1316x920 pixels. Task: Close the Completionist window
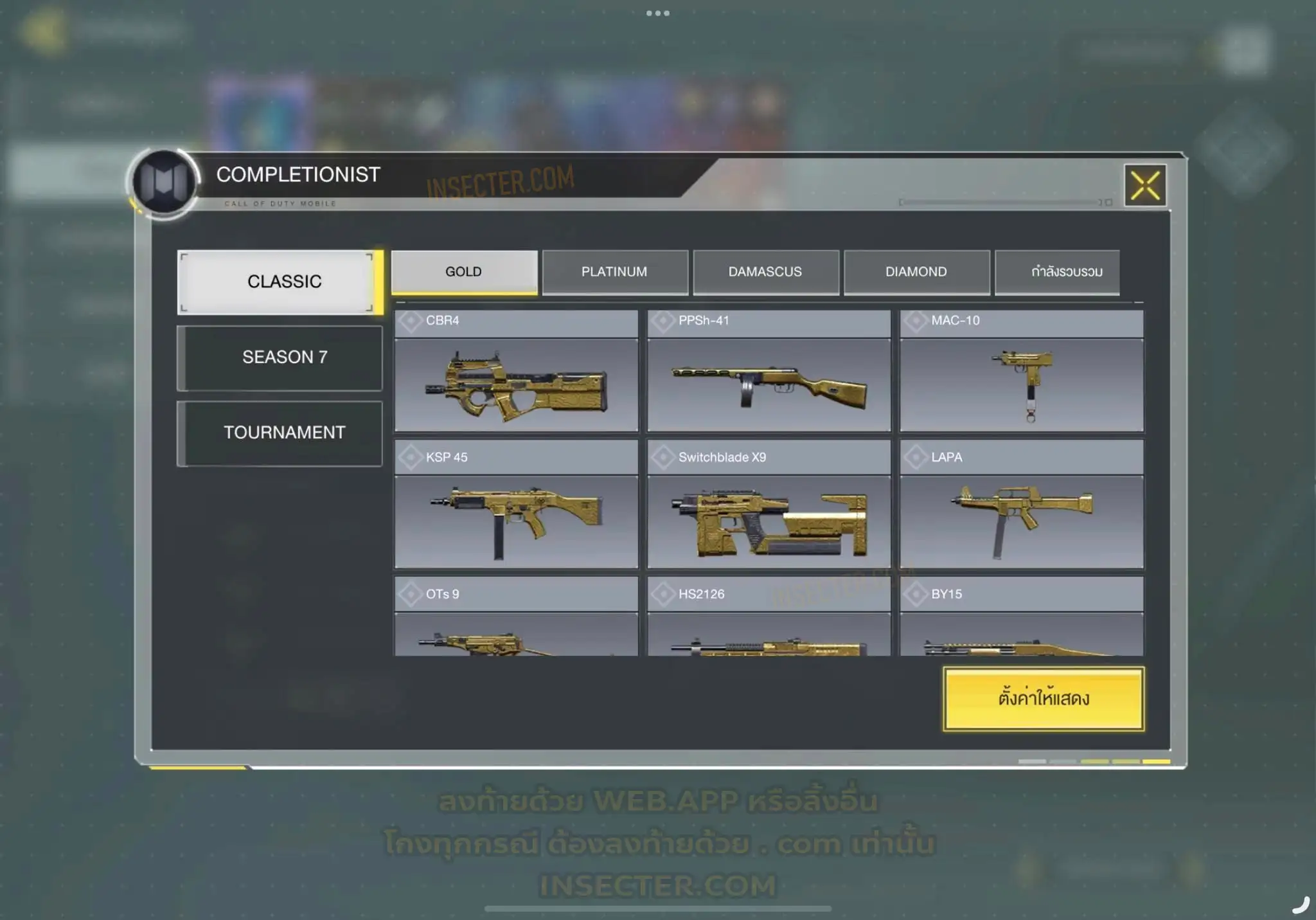coord(1145,186)
